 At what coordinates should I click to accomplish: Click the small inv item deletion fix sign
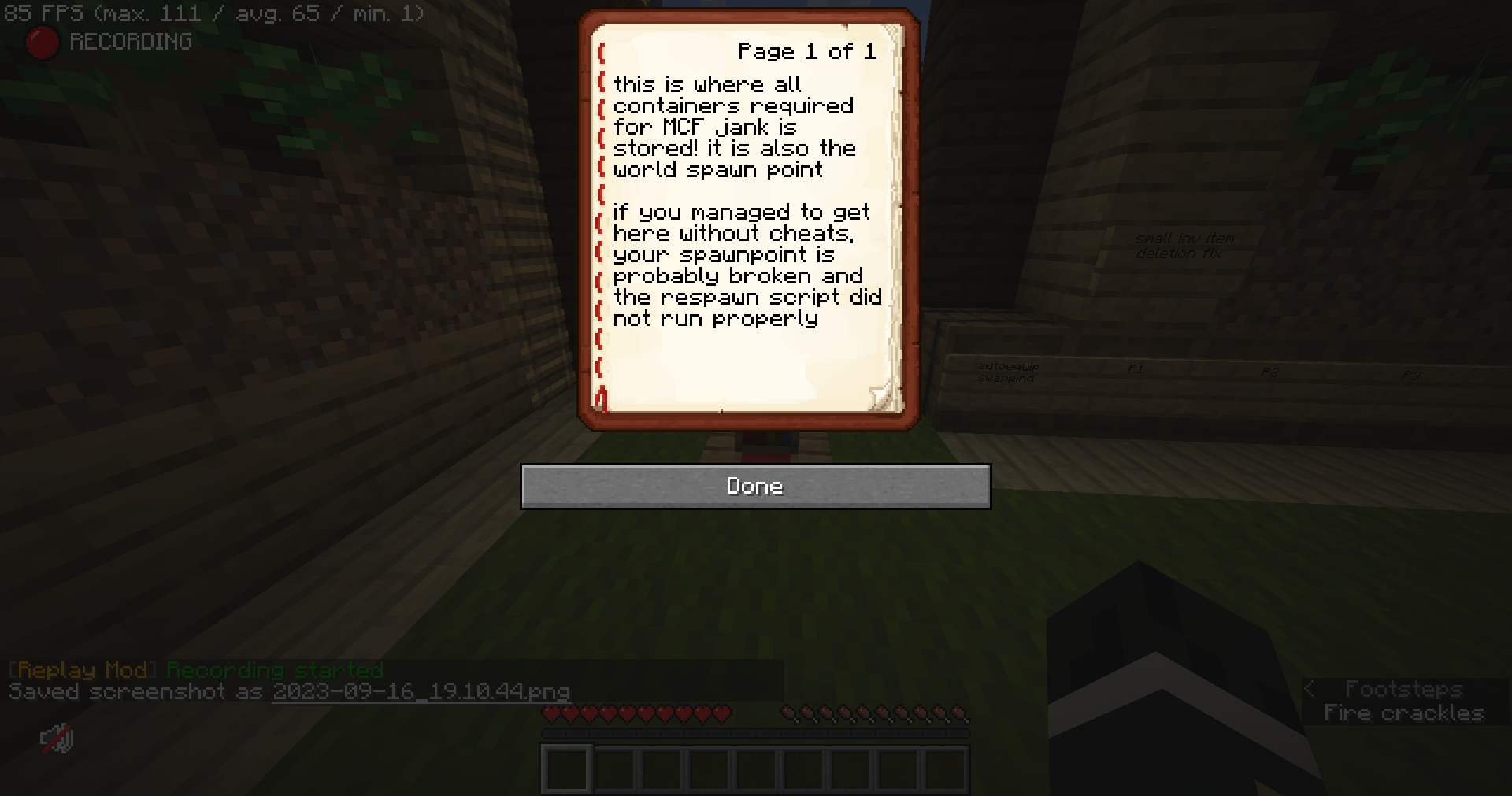click(1184, 245)
